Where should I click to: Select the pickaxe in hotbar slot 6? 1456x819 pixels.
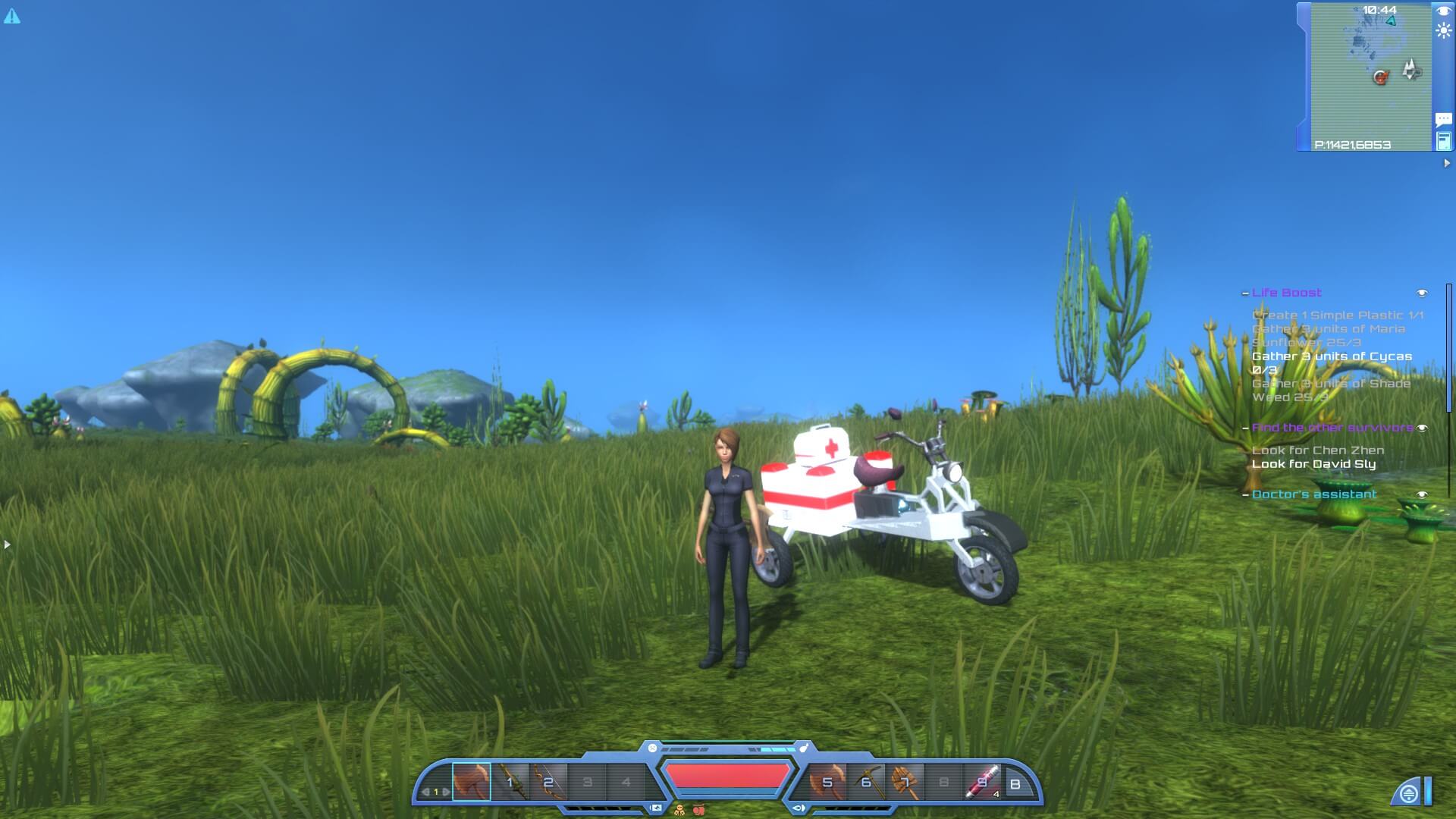click(x=866, y=782)
